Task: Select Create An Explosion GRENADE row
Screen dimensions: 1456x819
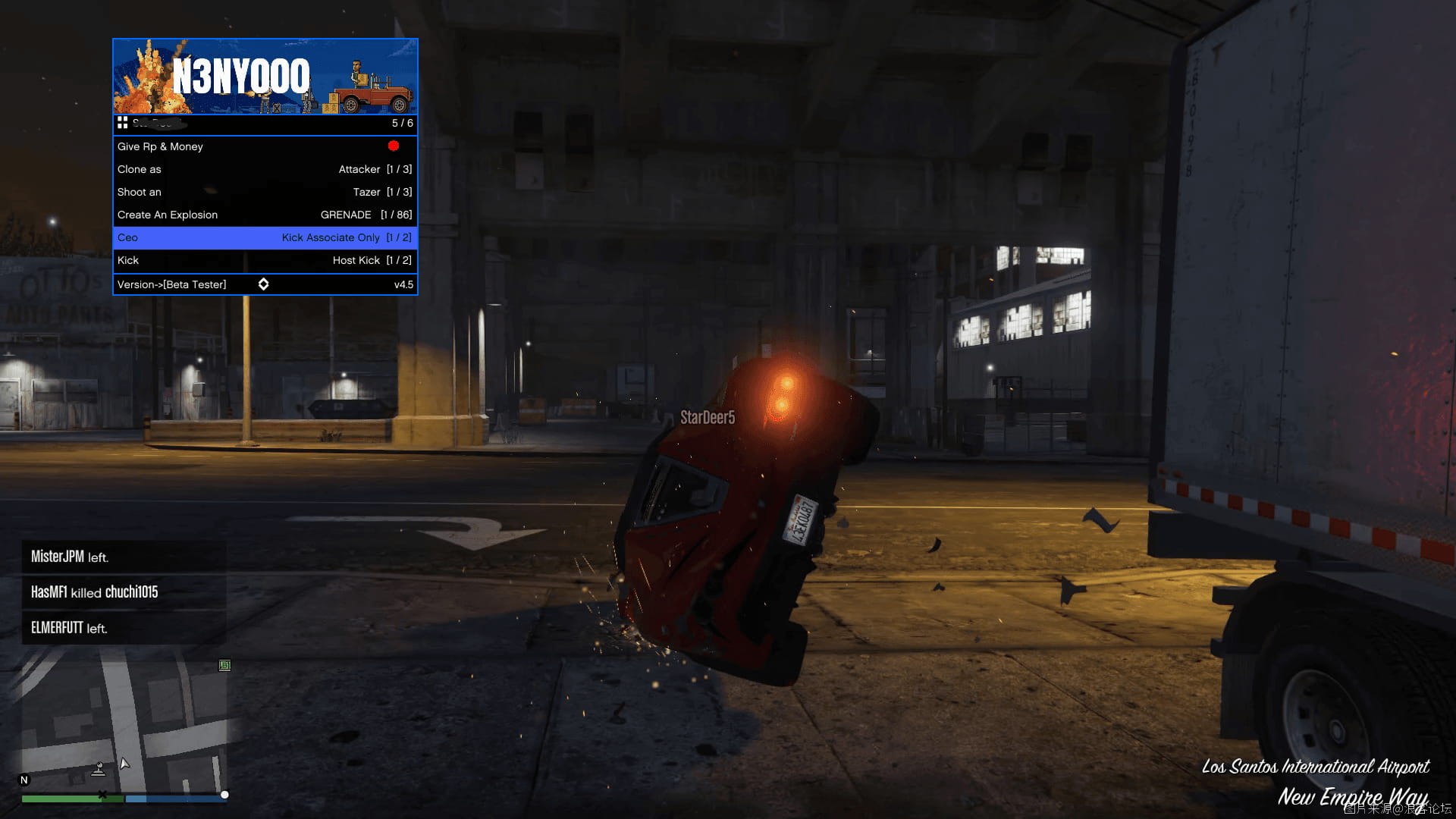Action: [x=265, y=215]
